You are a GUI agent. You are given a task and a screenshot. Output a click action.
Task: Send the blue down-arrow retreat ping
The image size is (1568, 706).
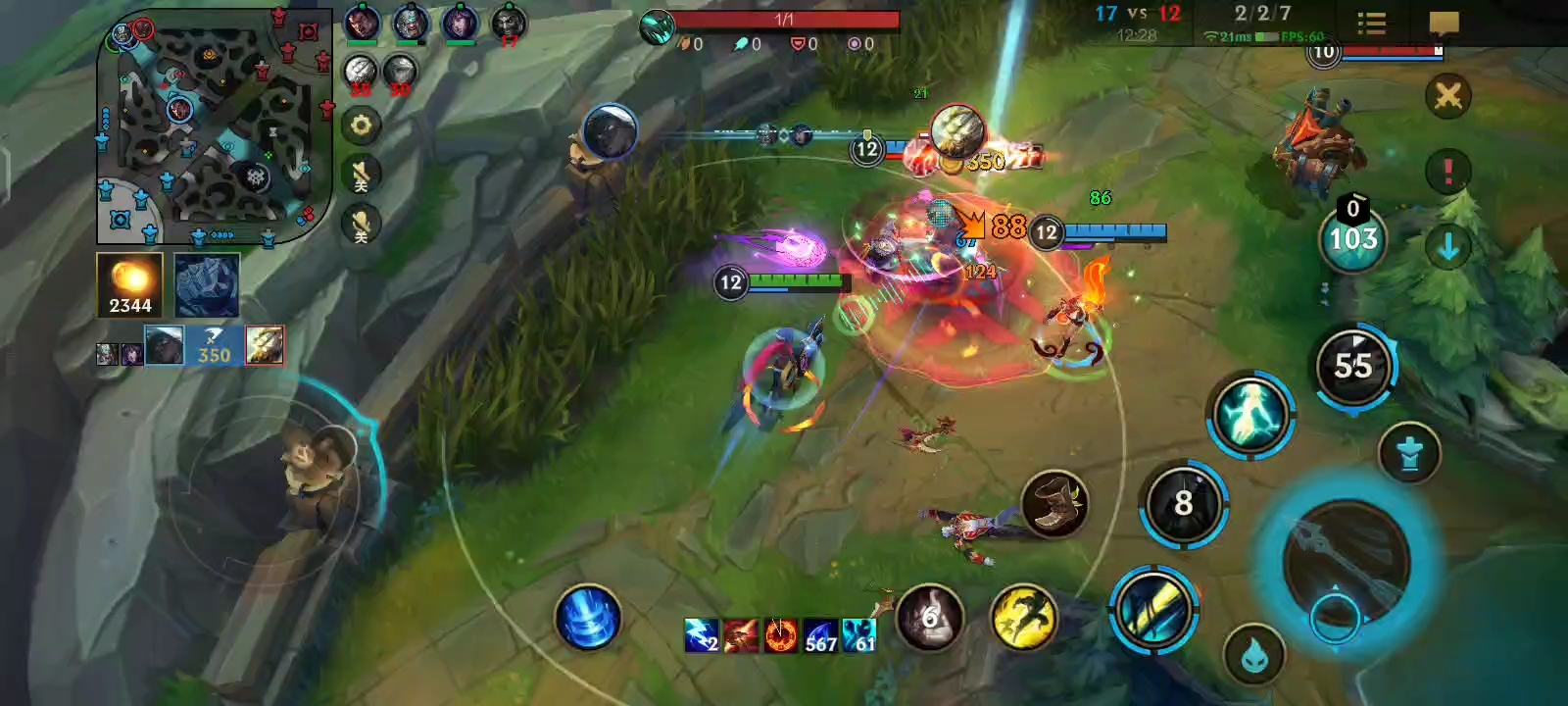[x=1447, y=247]
